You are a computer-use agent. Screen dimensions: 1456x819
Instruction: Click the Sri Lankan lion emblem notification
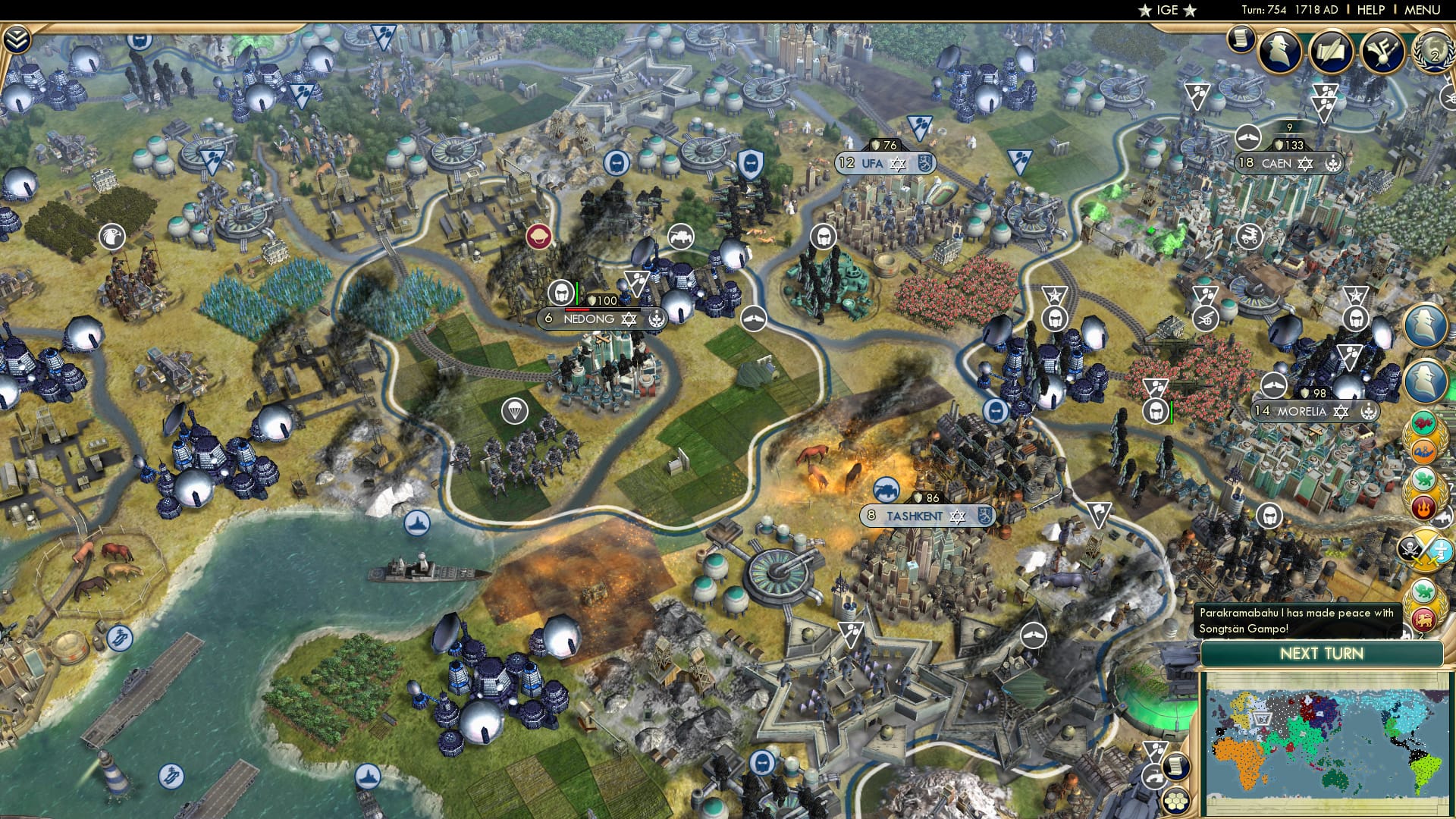1424,619
